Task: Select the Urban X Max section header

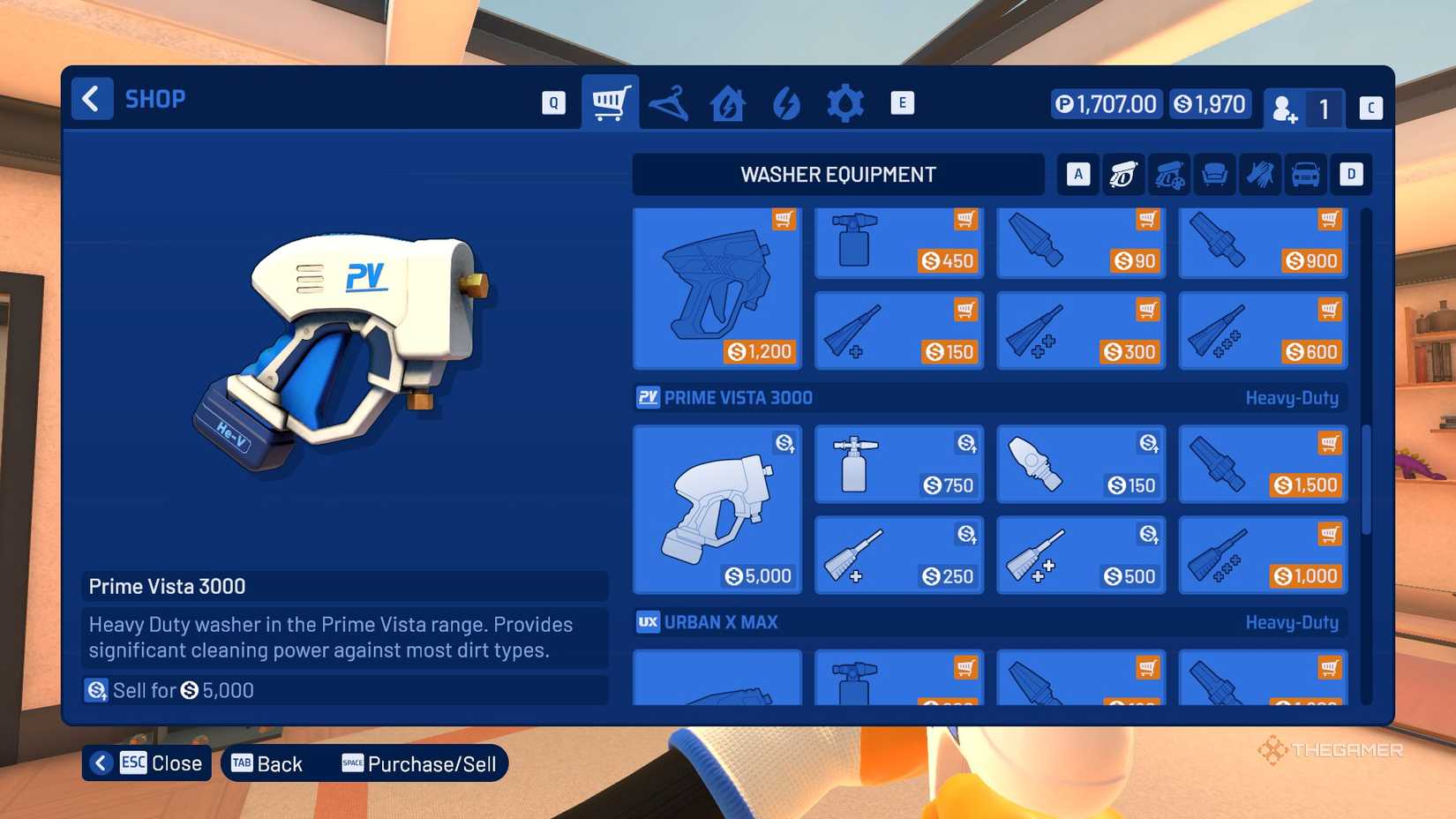Action: pyautogui.click(x=720, y=622)
